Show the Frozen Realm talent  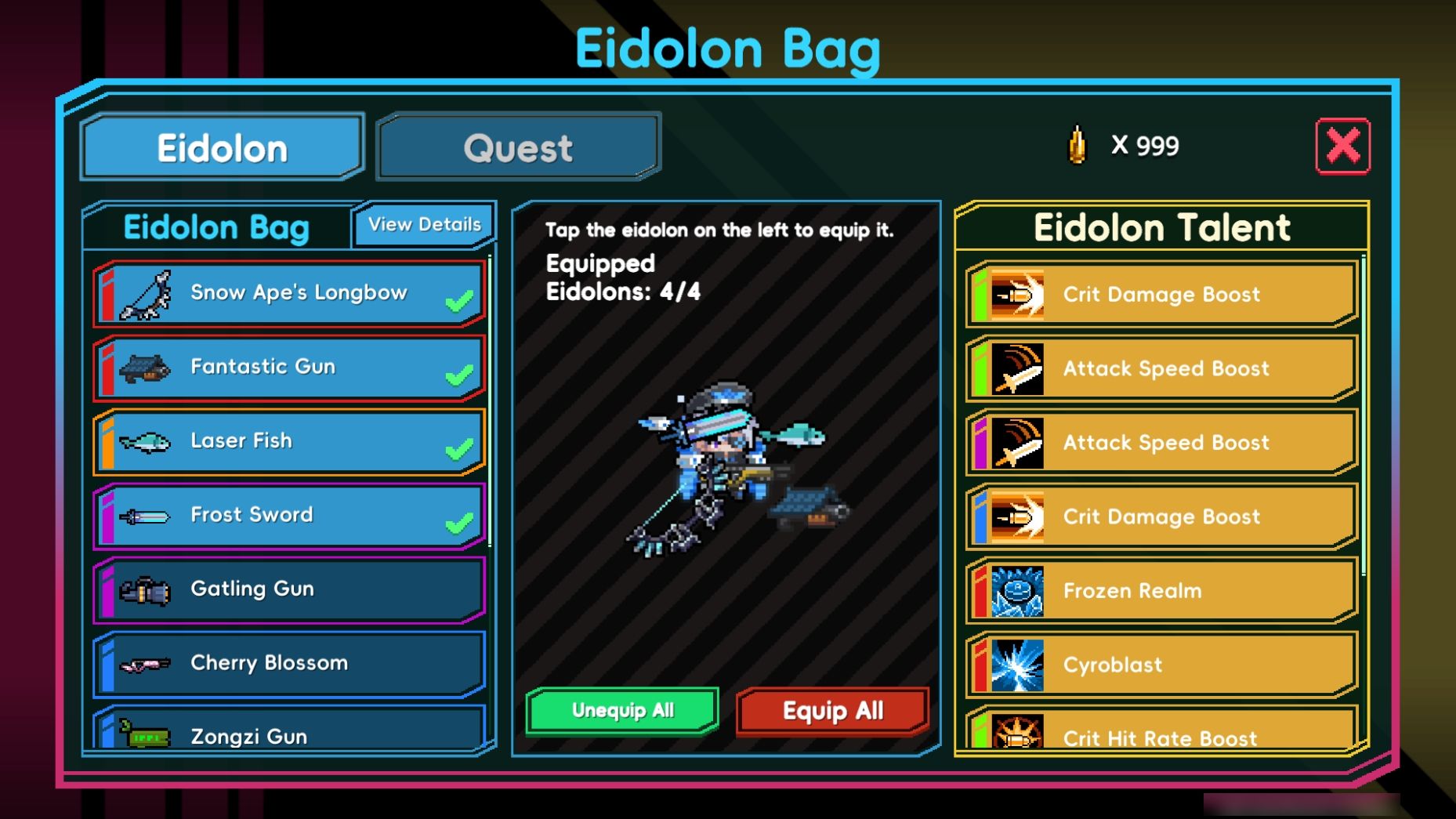[x=1162, y=591]
